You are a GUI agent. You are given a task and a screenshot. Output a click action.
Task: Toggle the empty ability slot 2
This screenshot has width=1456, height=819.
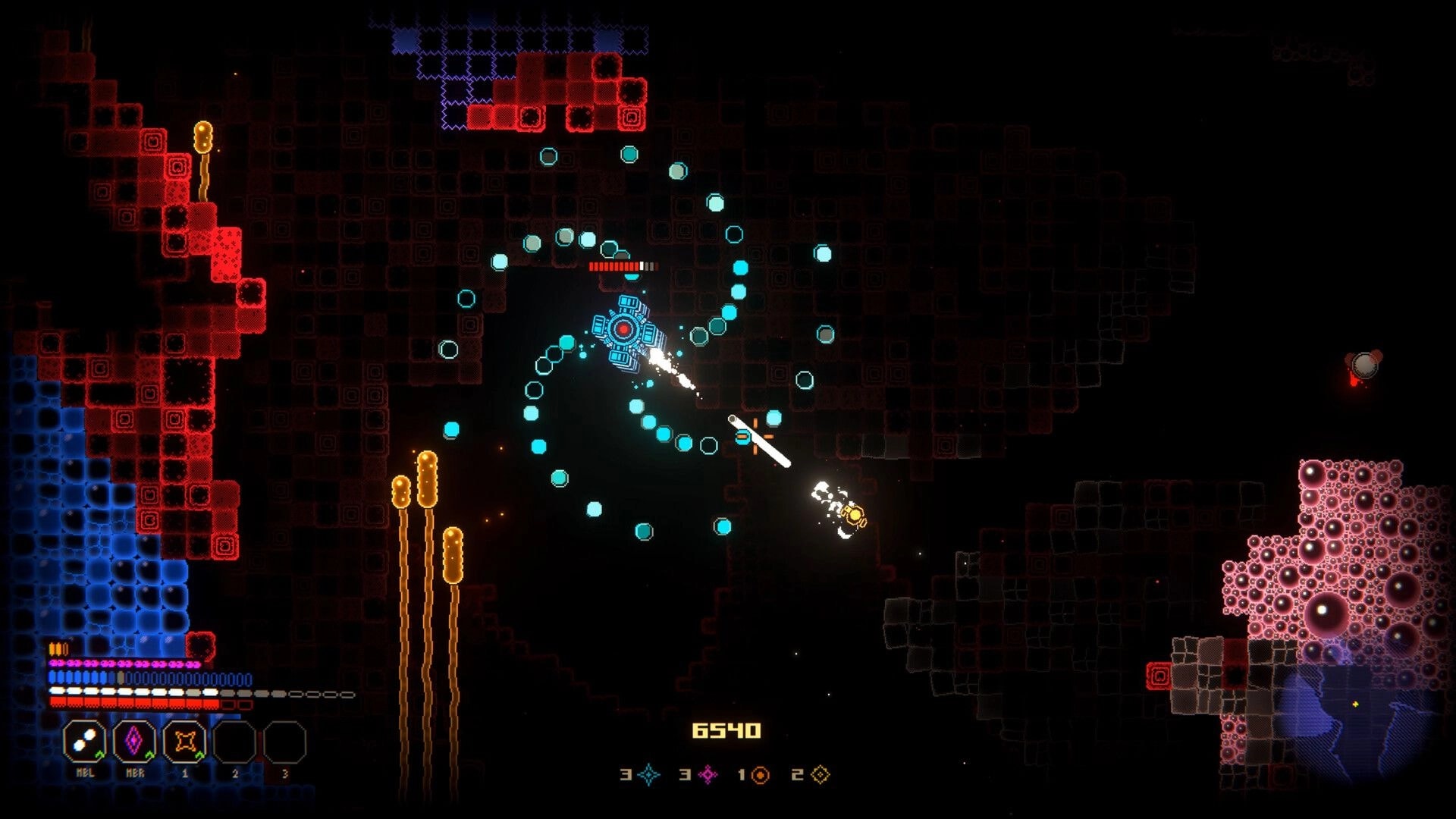tap(234, 741)
